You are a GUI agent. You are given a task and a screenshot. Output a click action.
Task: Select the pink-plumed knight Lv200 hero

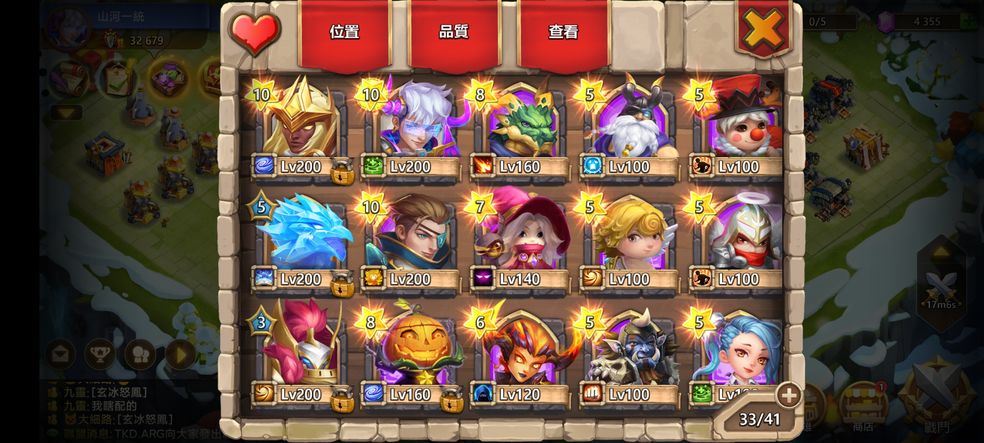(x=300, y=352)
